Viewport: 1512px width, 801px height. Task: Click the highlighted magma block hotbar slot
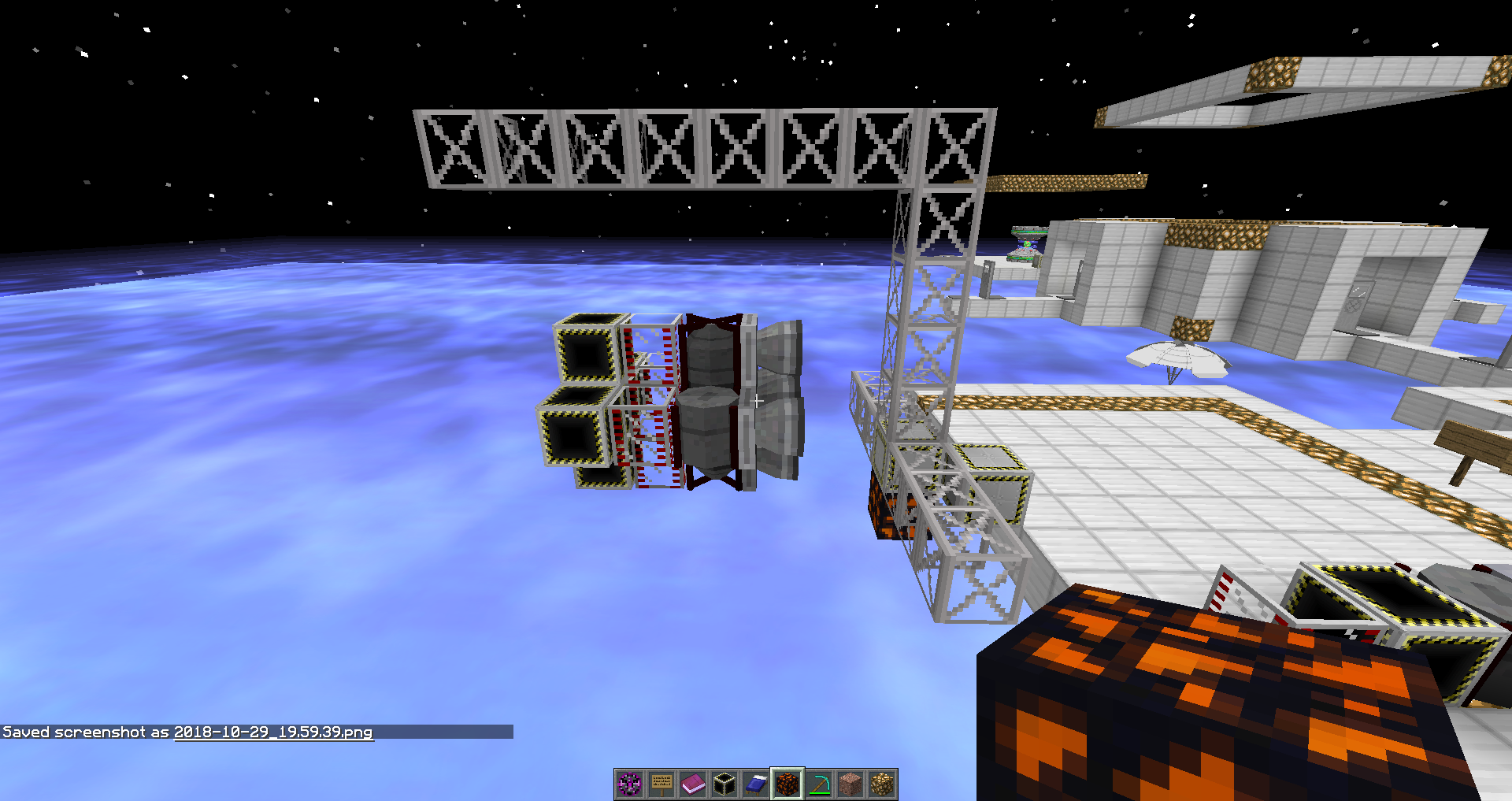click(x=787, y=781)
